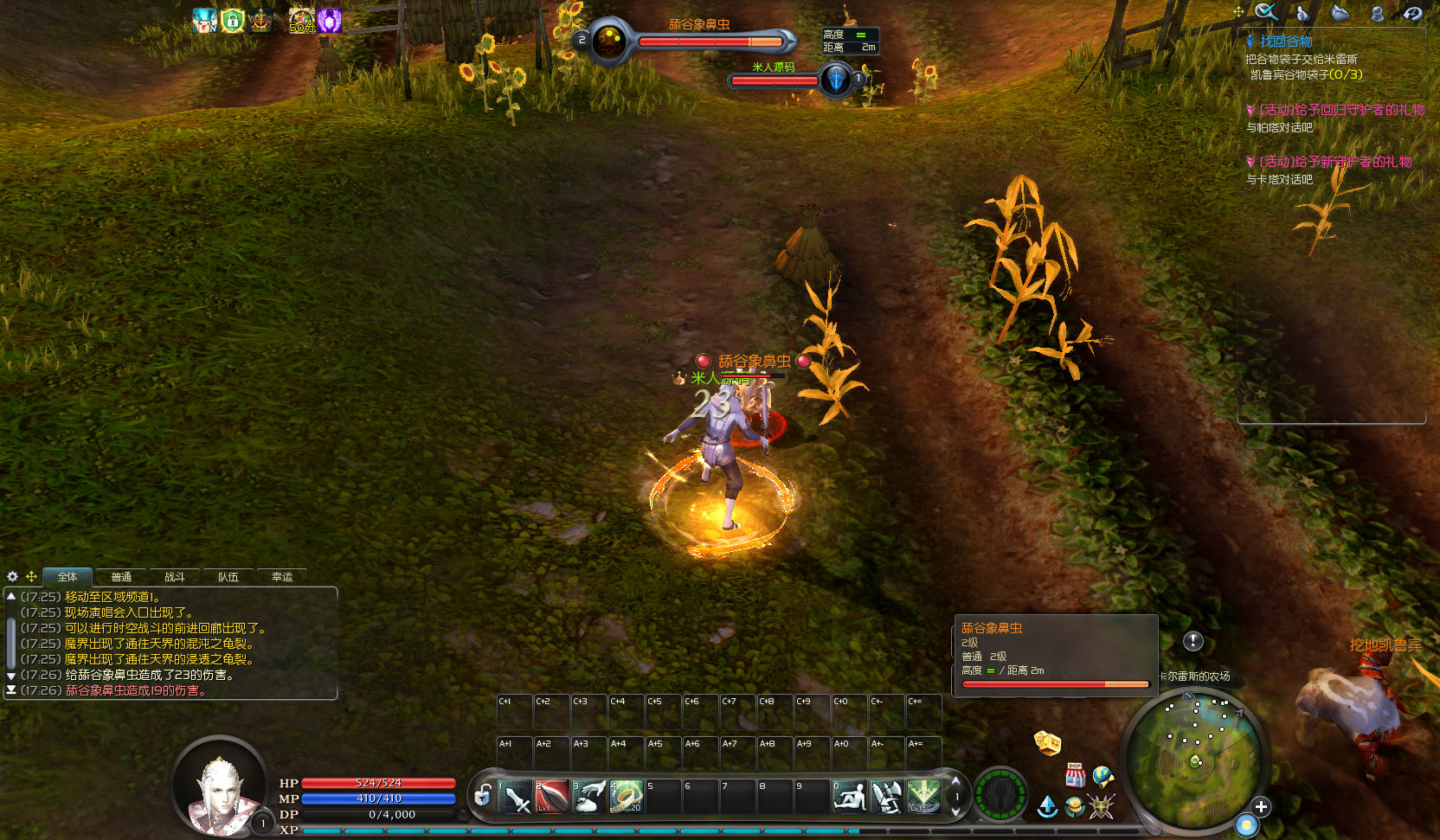The height and width of the screenshot is (840, 1440).
Task: Open the 队伍 chat tab
Action: (228, 577)
